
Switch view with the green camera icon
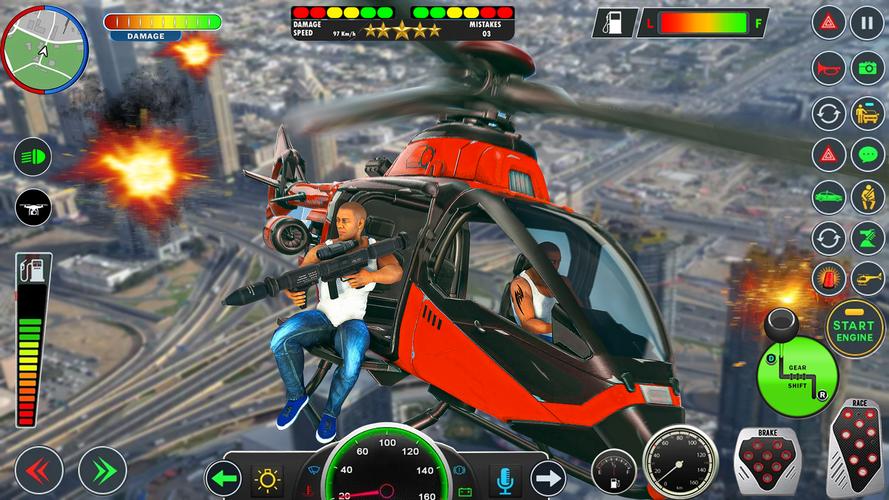(x=867, y=67)
